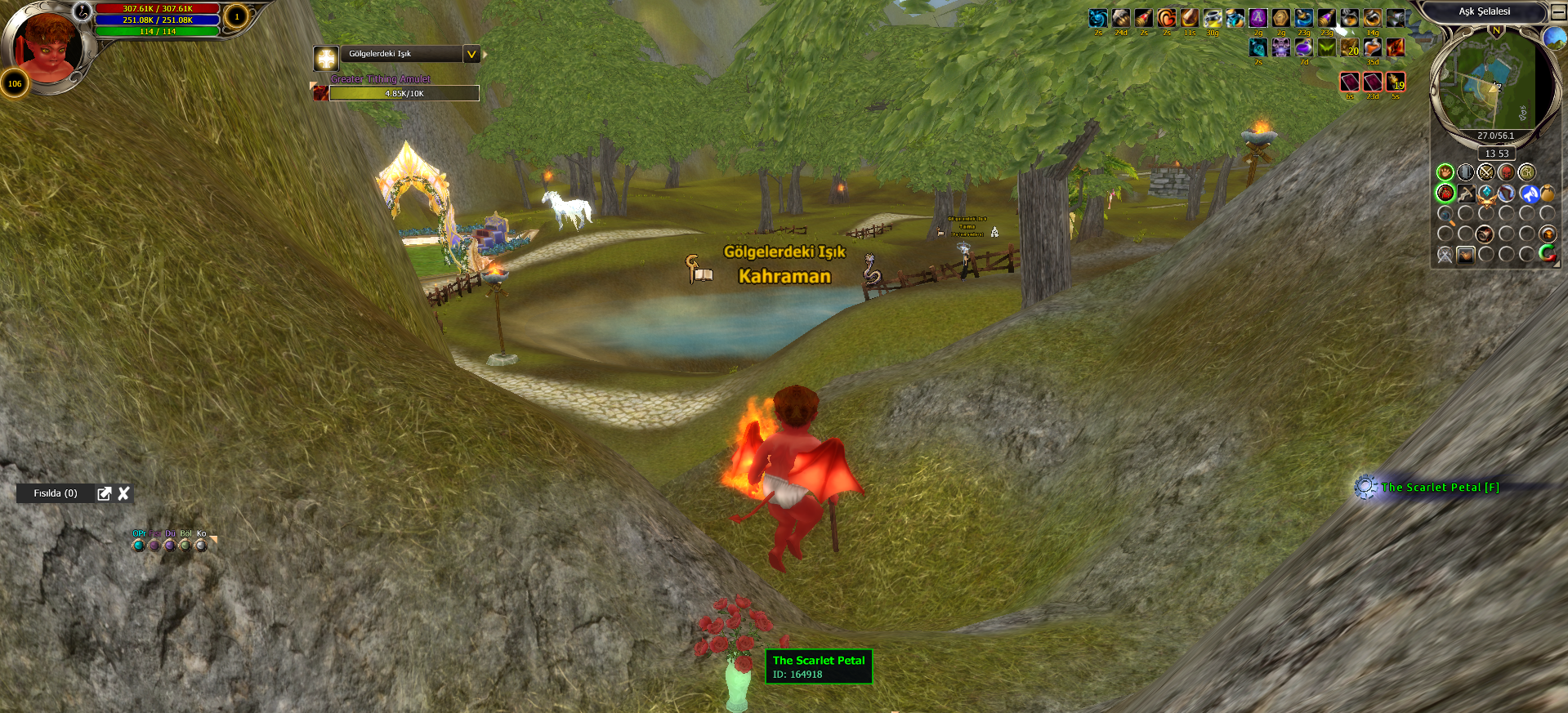Screen dimensions: 1568x713
Task: Expand the Gölgelerdeki Işık dropdown arrow
Action: (x=471, y=54)
